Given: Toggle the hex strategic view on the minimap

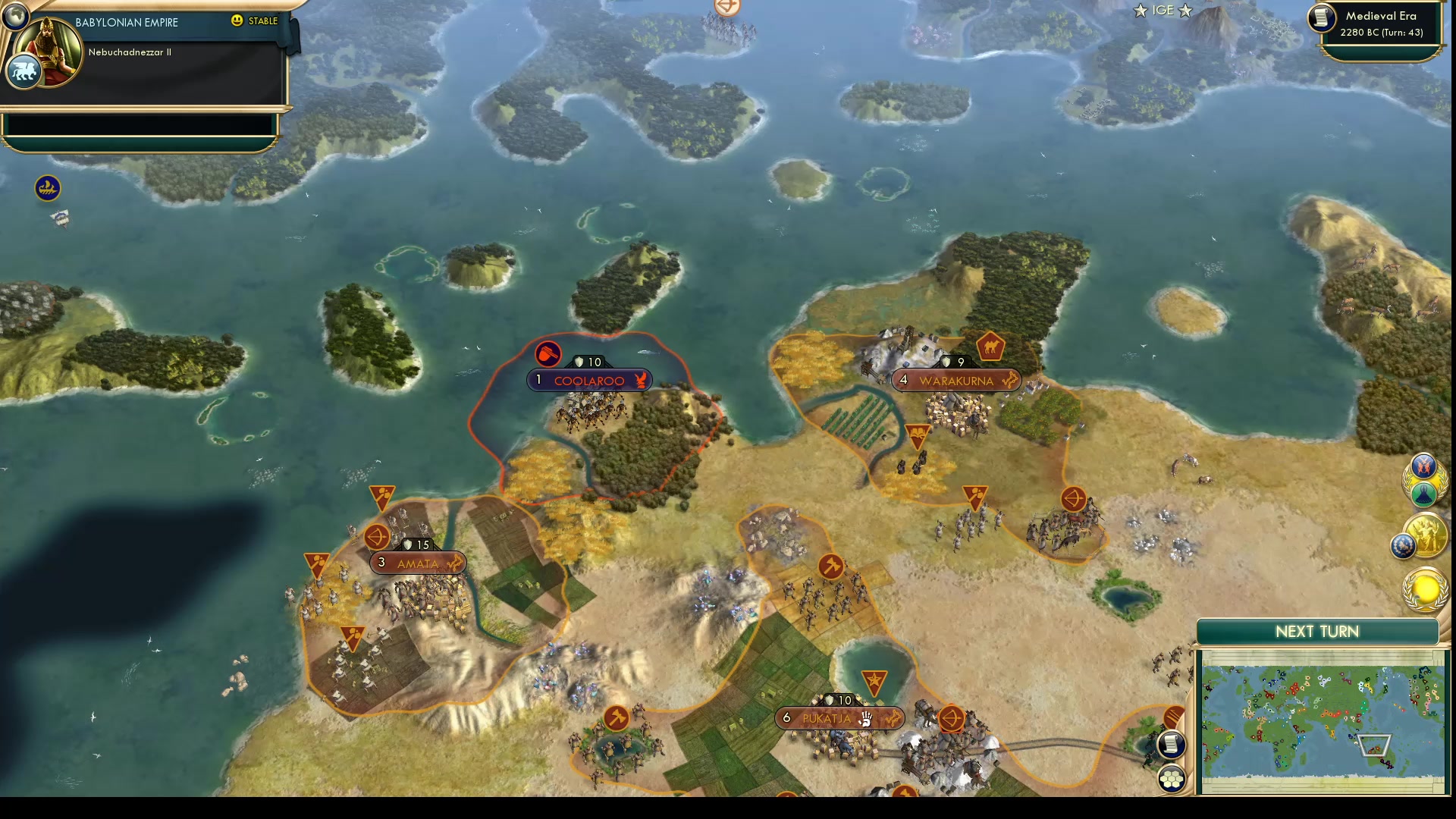Looking at the screenshot, I should (x=1172, y=779).
